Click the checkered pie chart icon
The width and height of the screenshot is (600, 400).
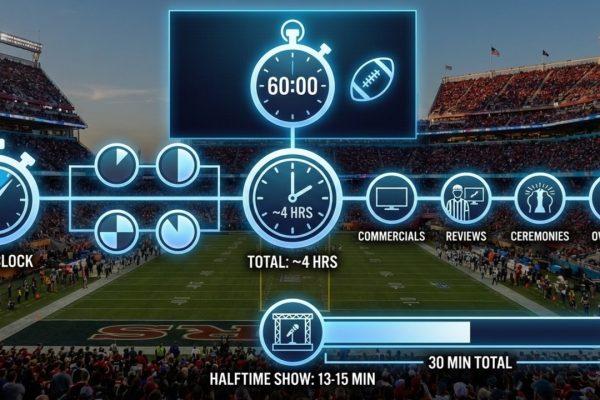tap(117, 232)
